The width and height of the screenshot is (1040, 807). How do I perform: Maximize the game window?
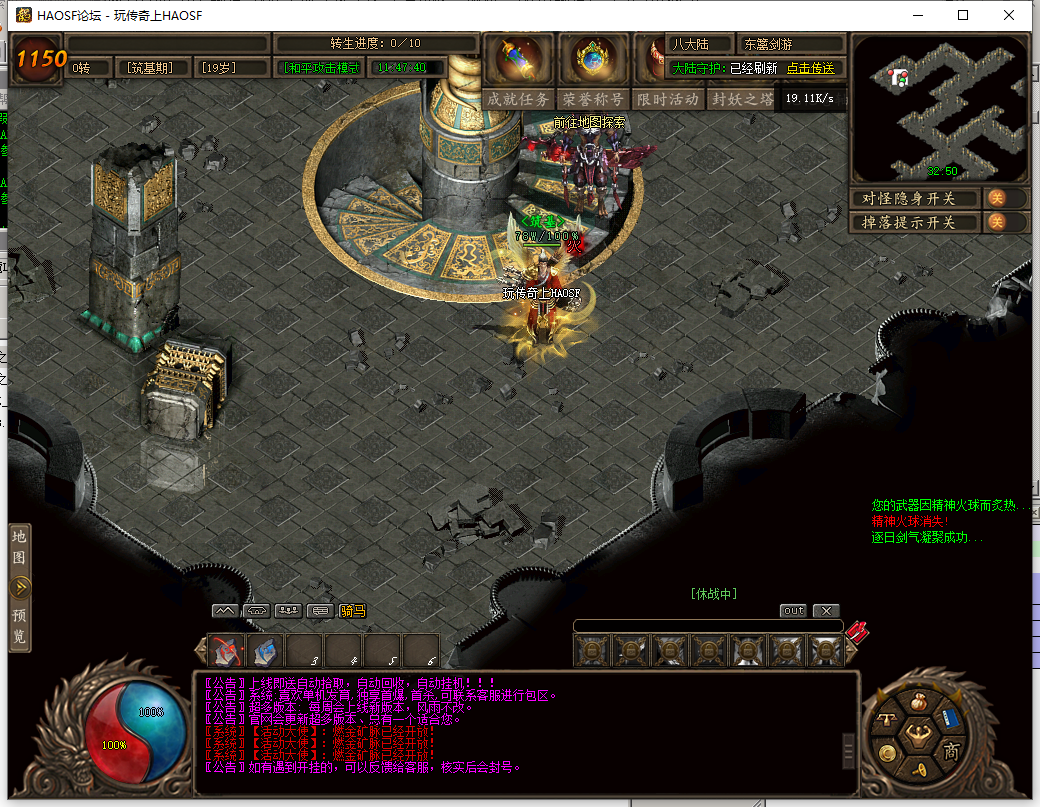point(963,15)
